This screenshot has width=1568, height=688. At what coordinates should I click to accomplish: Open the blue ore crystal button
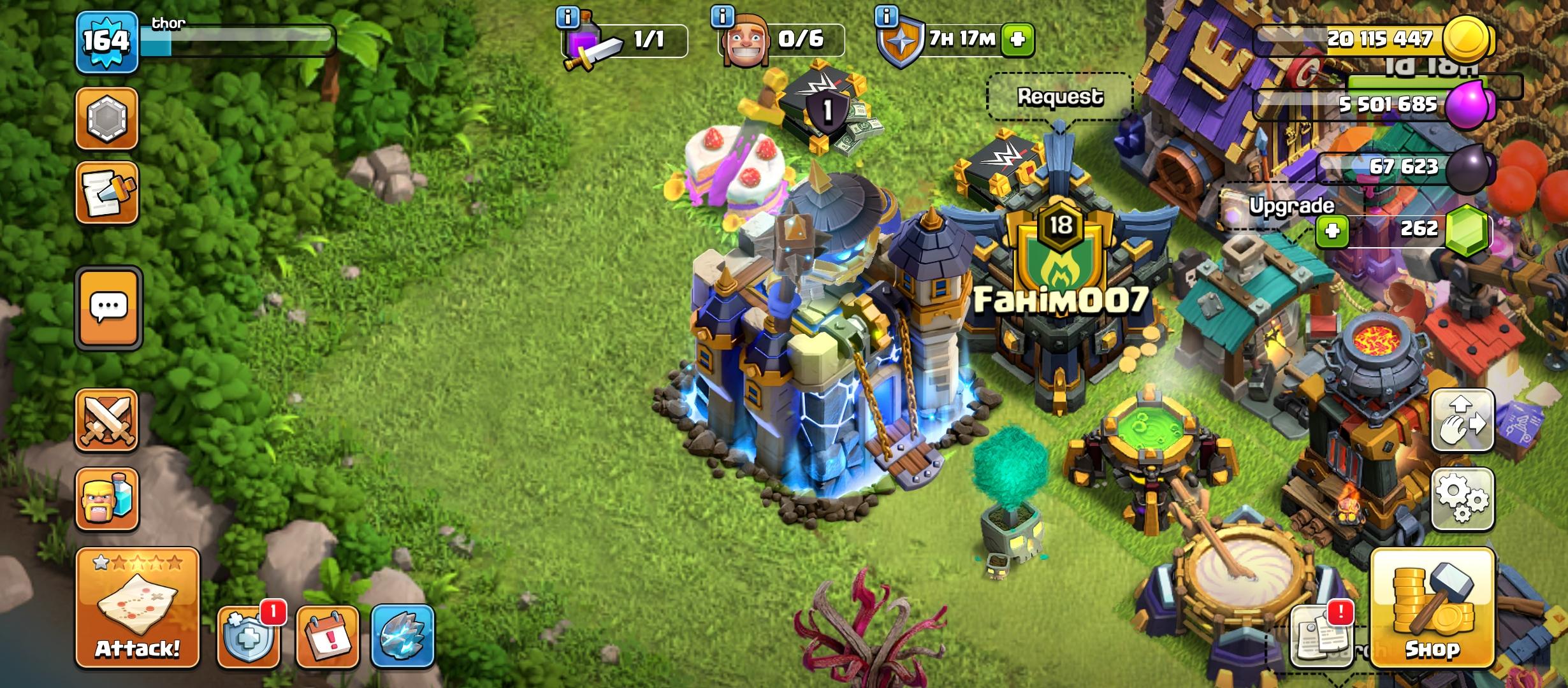(403, 637)
